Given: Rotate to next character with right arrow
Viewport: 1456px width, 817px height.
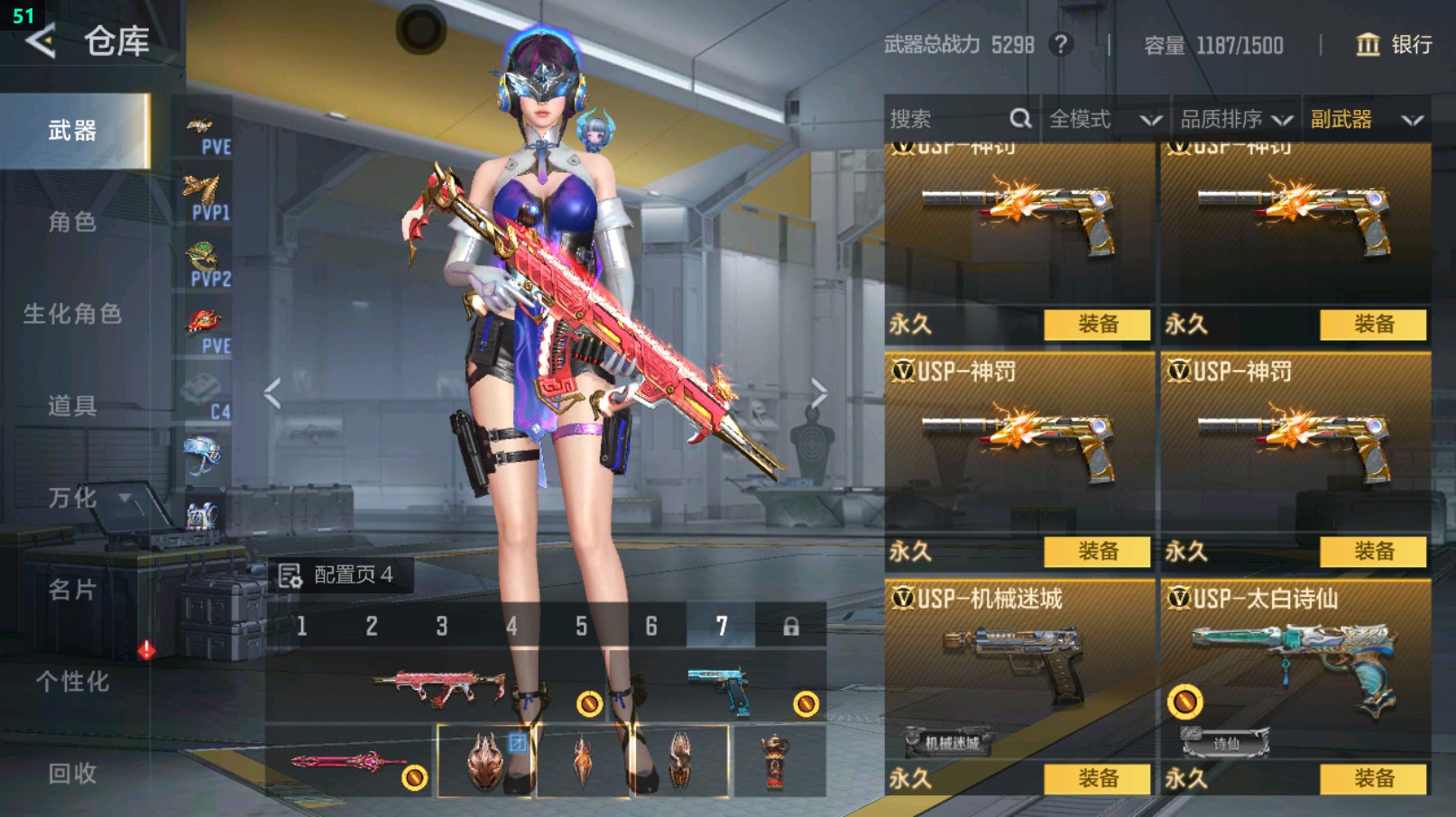Looking at the screenshot, I should click(x=818, y=393).
